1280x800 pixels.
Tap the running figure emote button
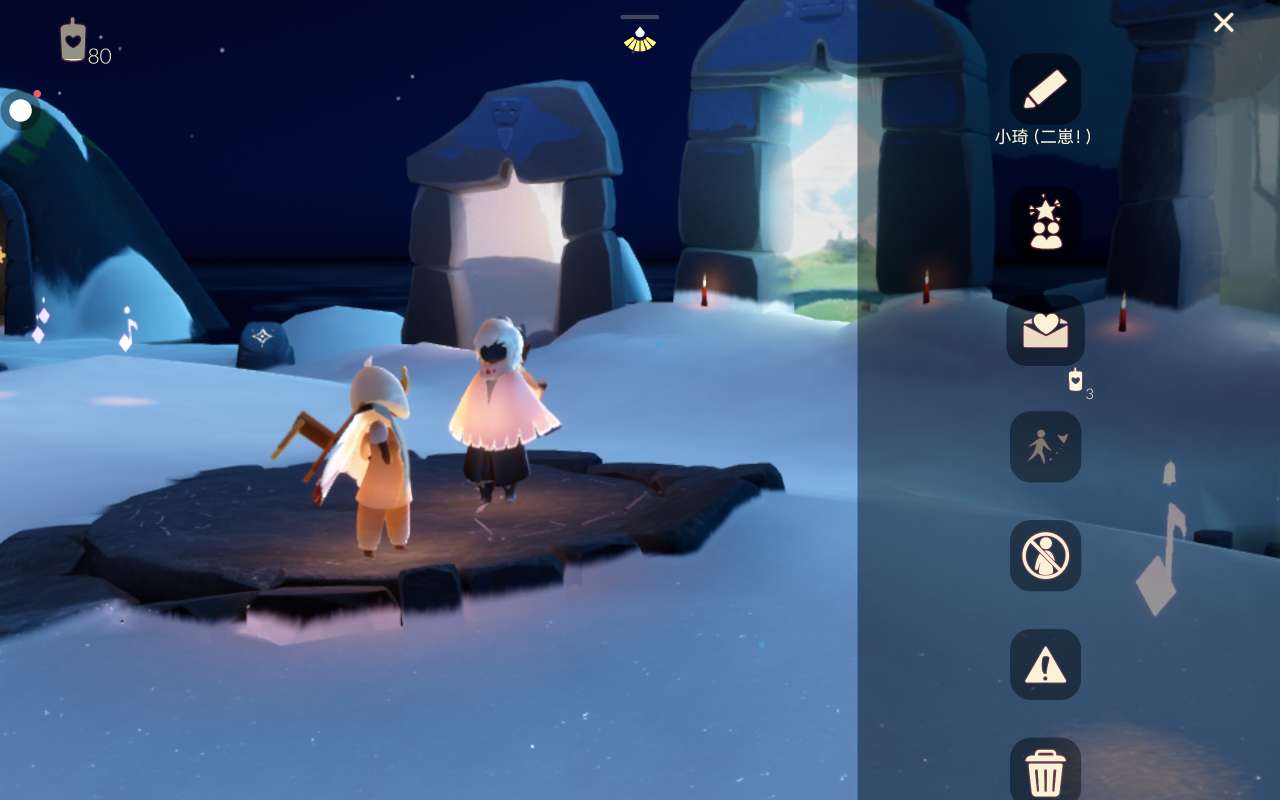(x=1045, y=447)
